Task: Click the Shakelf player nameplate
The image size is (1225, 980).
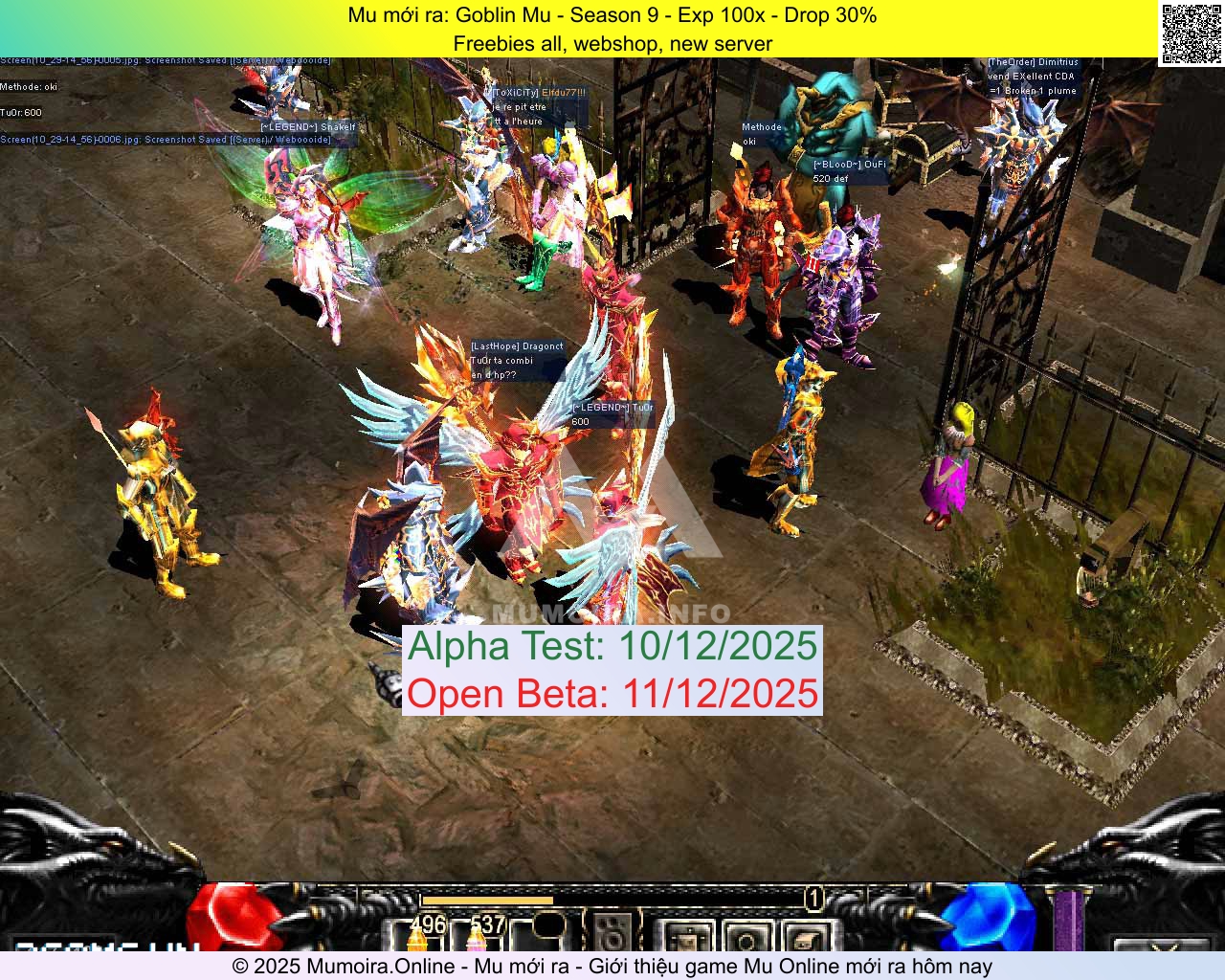Action: click(x=308, y=127)
